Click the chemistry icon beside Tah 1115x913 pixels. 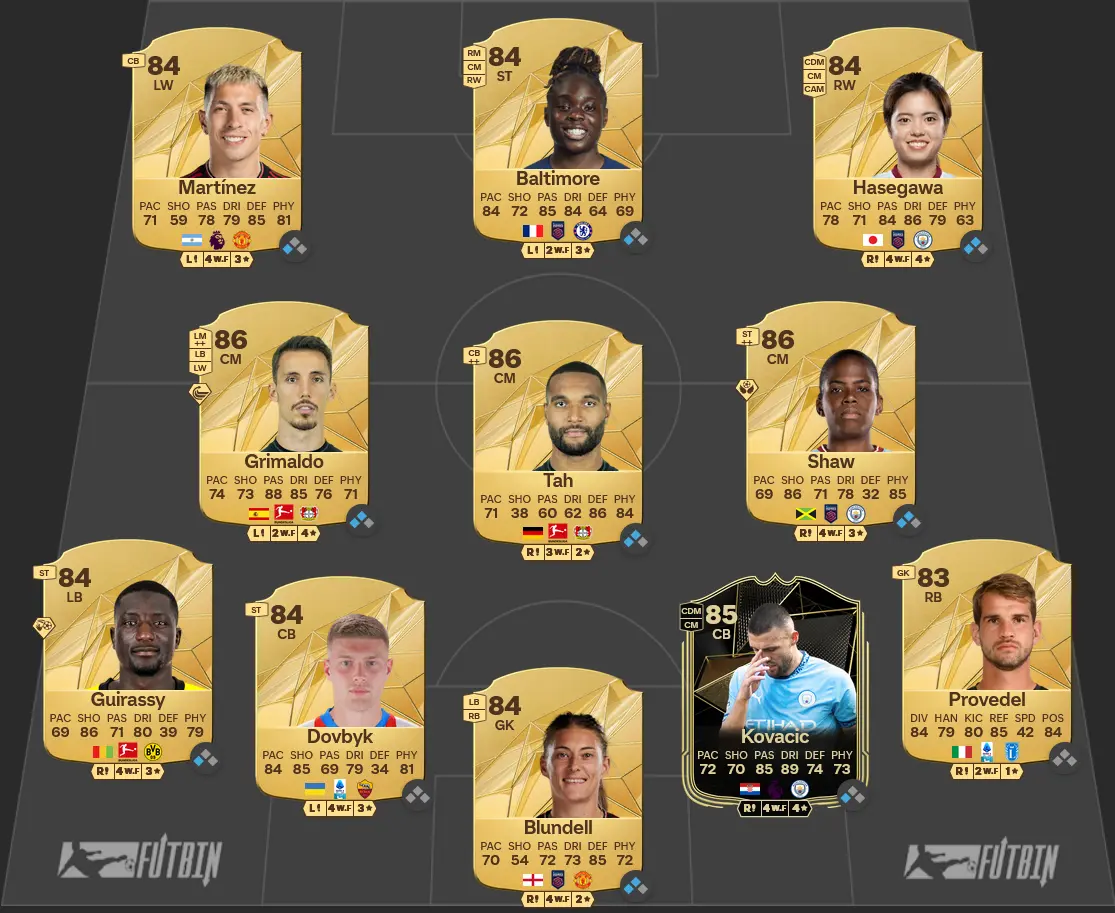pos(635,539)
